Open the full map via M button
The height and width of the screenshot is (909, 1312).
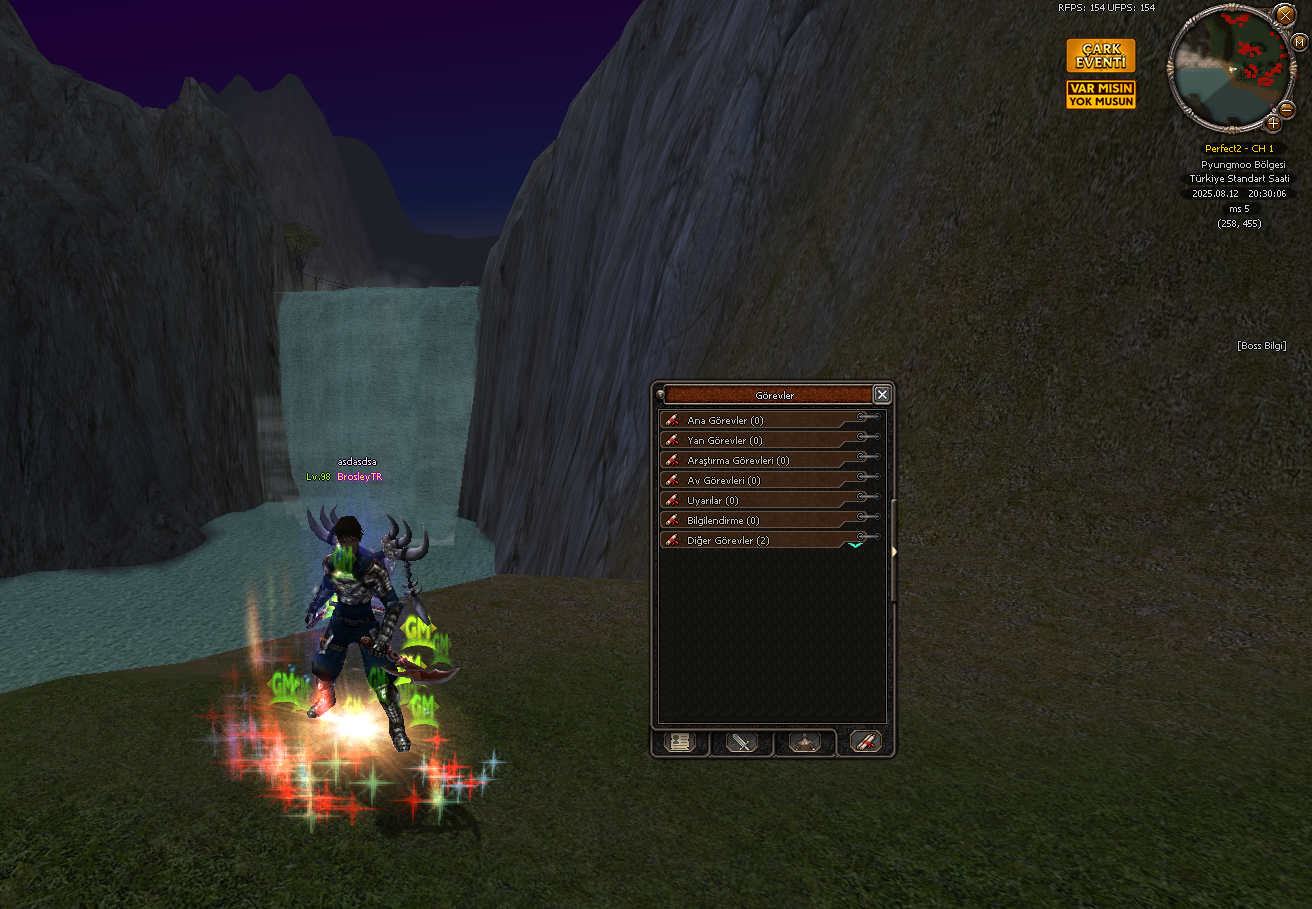[x=1300, y=41]
